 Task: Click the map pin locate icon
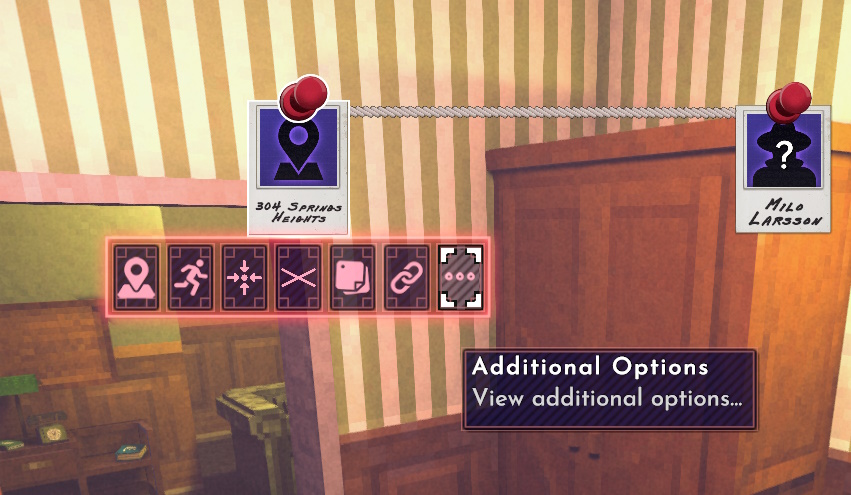coord(136,277)
